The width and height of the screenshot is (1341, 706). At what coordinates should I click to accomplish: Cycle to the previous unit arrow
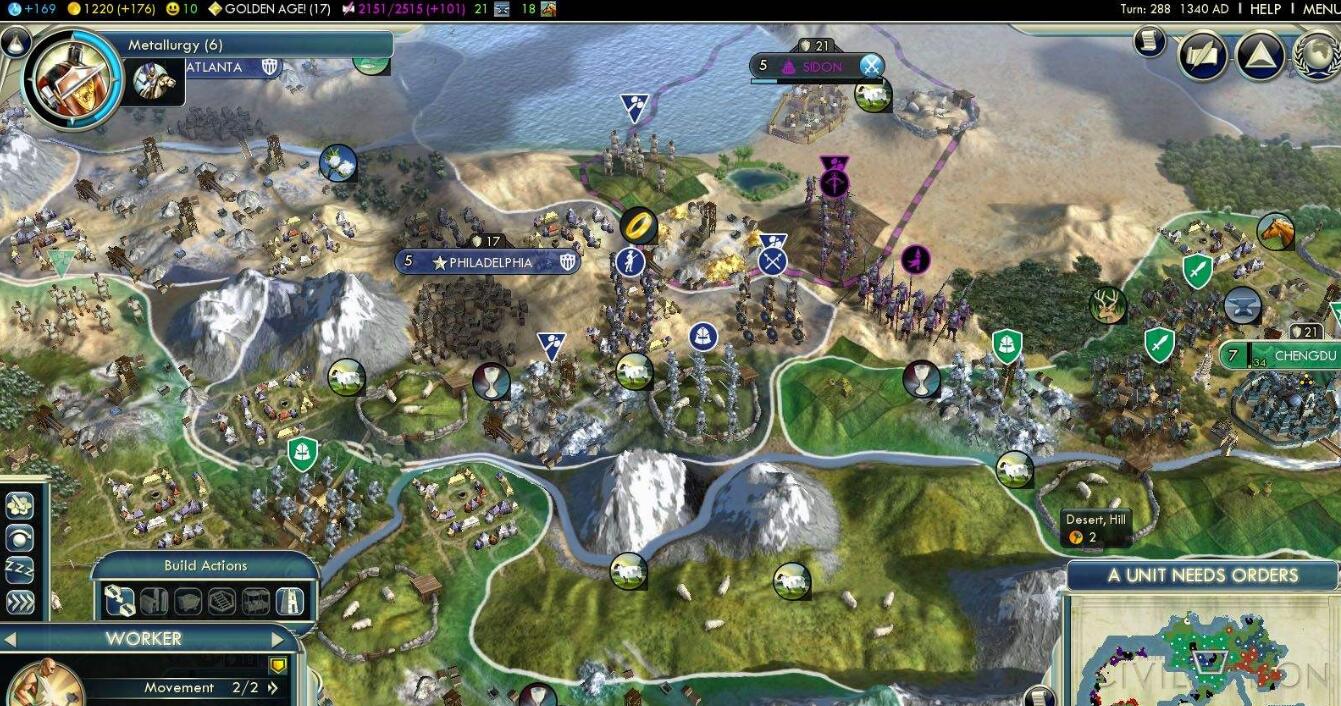[x=10, y=639]
